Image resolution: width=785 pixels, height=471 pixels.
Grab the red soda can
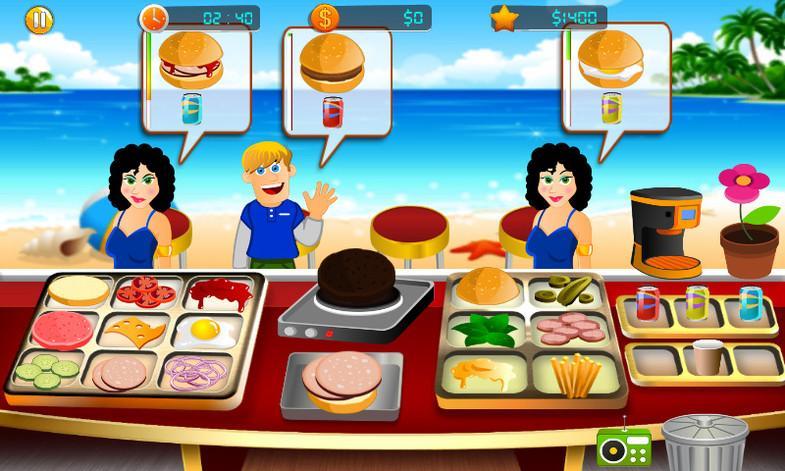click(x=647, y=304)
